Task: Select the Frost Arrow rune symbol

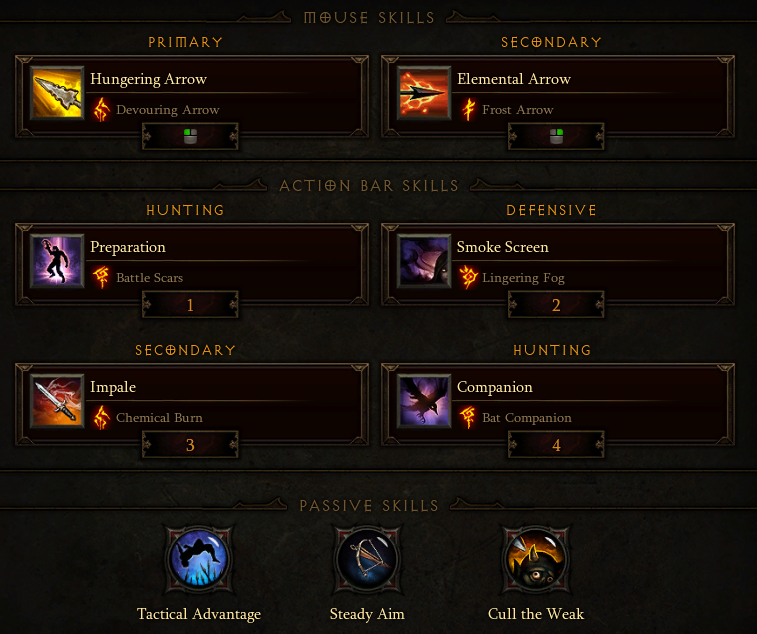Action: (x=467, y=109)
